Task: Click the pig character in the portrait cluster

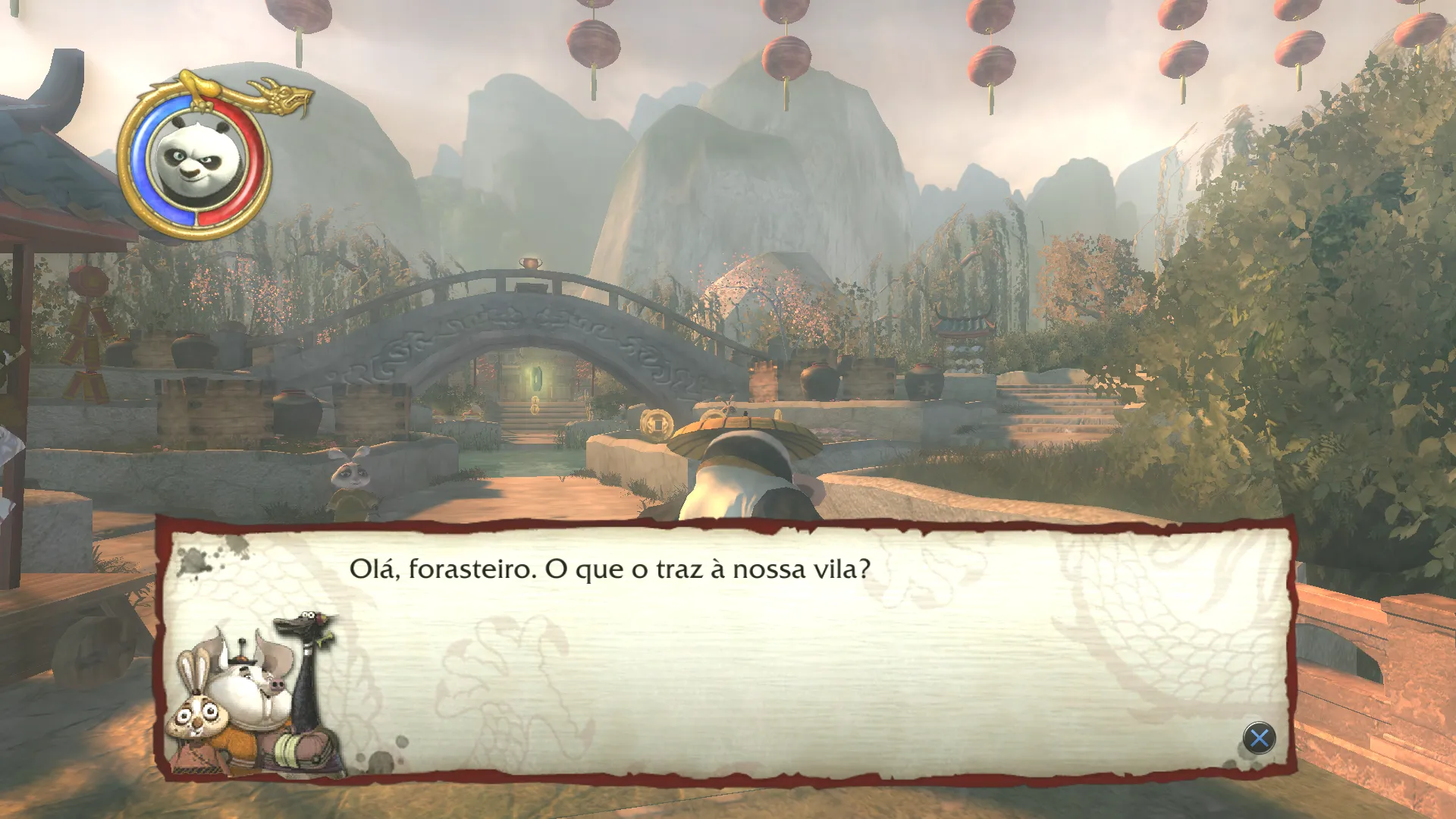Action: [x=276, y=683]
